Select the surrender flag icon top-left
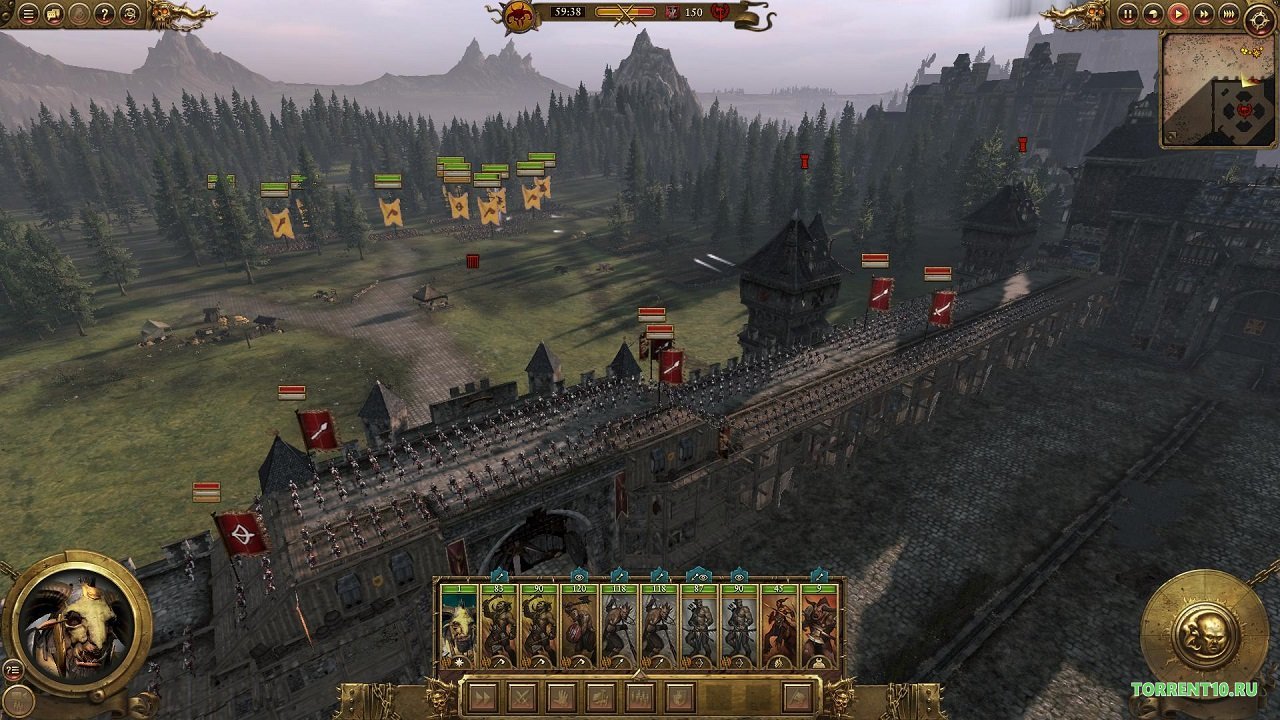The image size is (1280, 720). pos(78,14)
